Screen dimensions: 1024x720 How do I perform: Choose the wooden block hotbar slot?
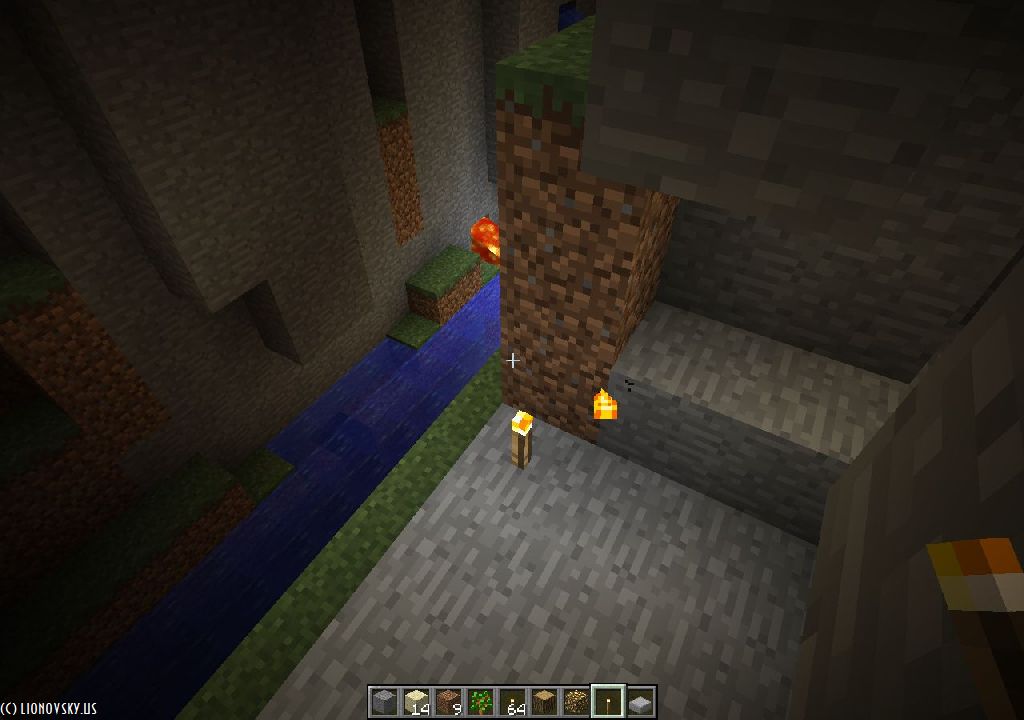543,702
